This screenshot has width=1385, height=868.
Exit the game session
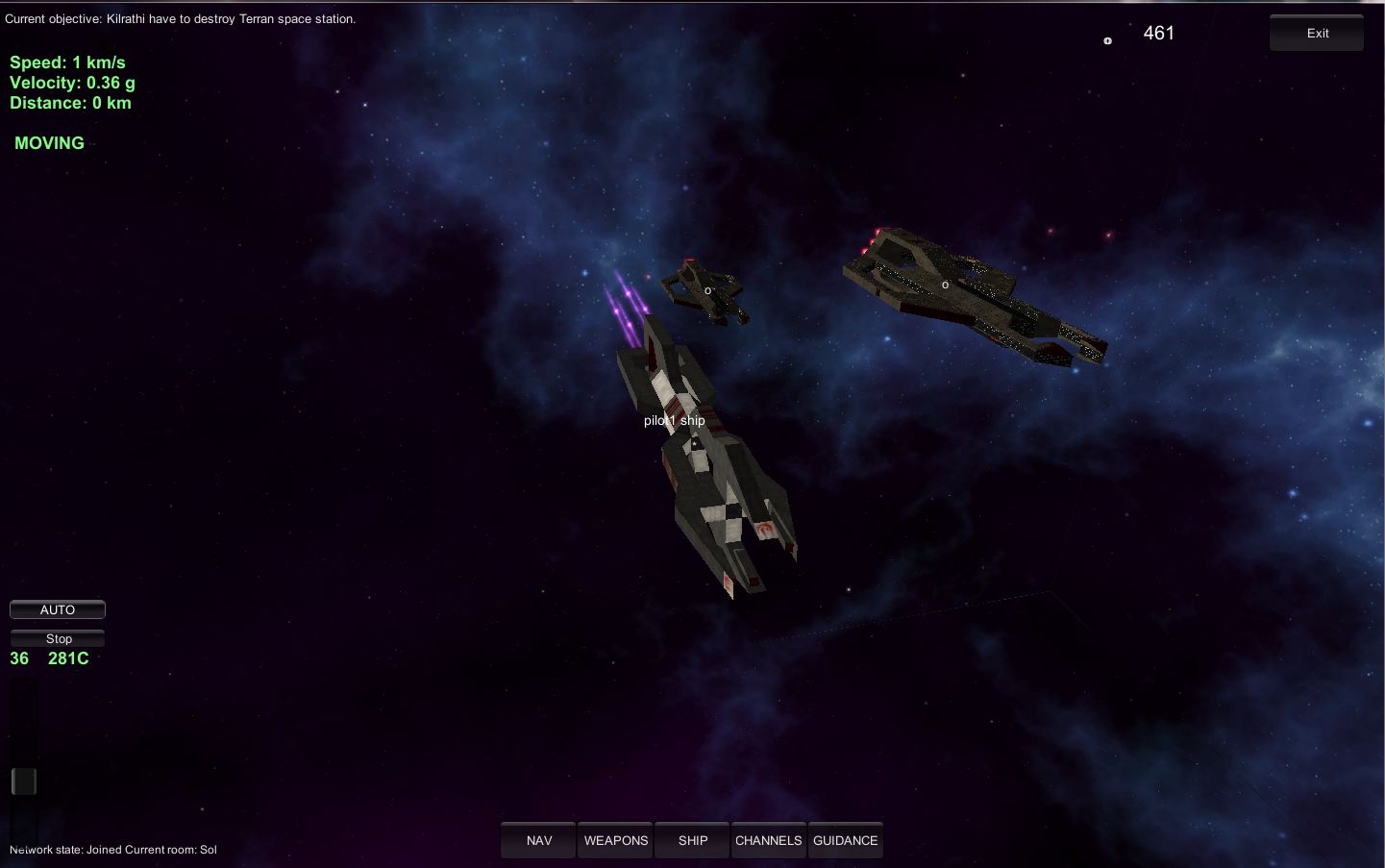point(1317,33)
